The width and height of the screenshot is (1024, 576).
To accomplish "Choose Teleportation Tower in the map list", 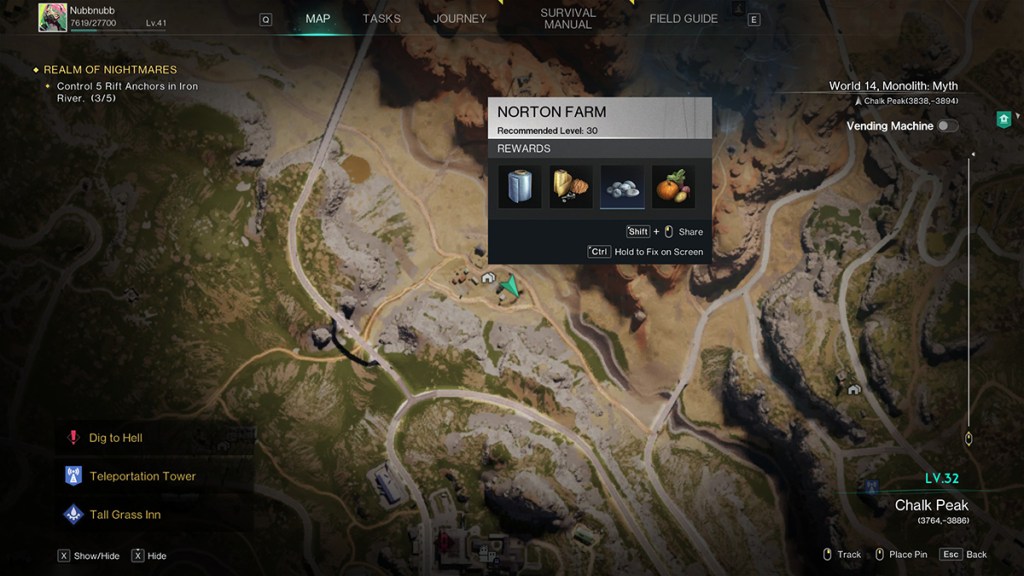I will [142, 476].
